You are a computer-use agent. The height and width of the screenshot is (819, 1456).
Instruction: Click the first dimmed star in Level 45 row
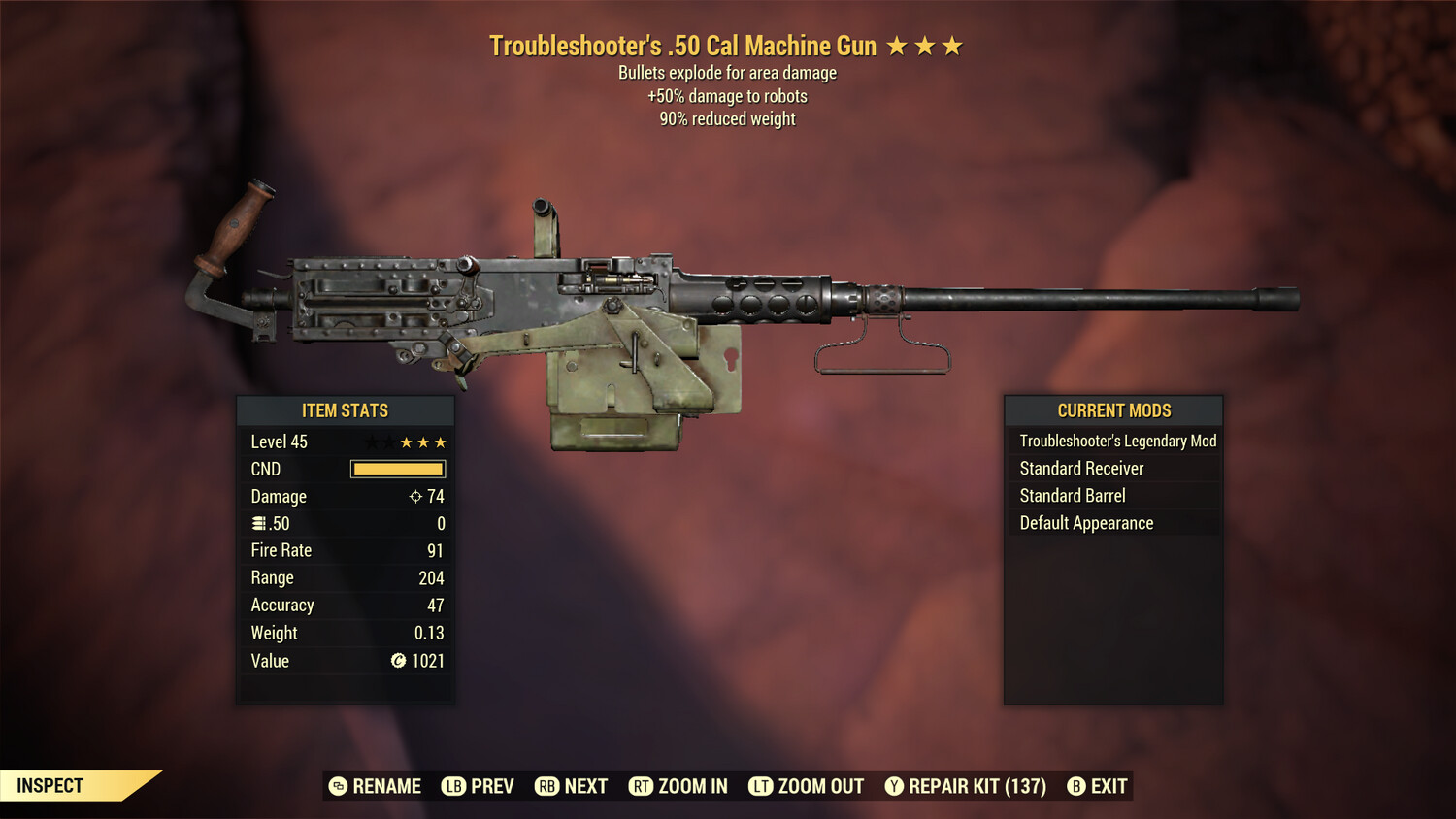(371, 442)
